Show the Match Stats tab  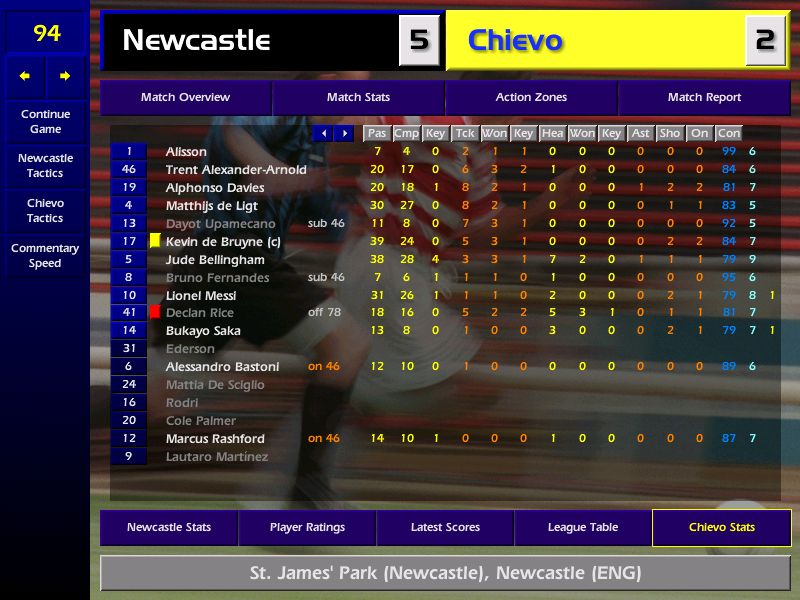pos(358,98)
